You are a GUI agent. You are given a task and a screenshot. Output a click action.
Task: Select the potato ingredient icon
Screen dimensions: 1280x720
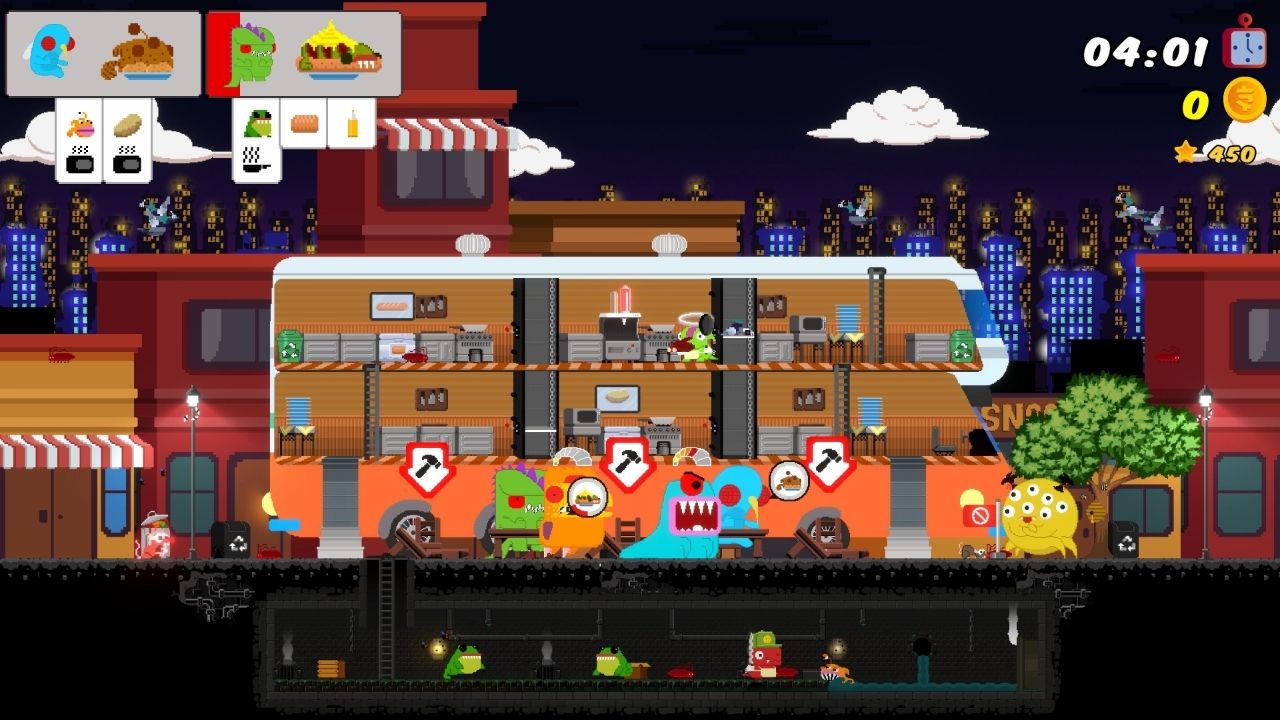click(x=127, y=126)
